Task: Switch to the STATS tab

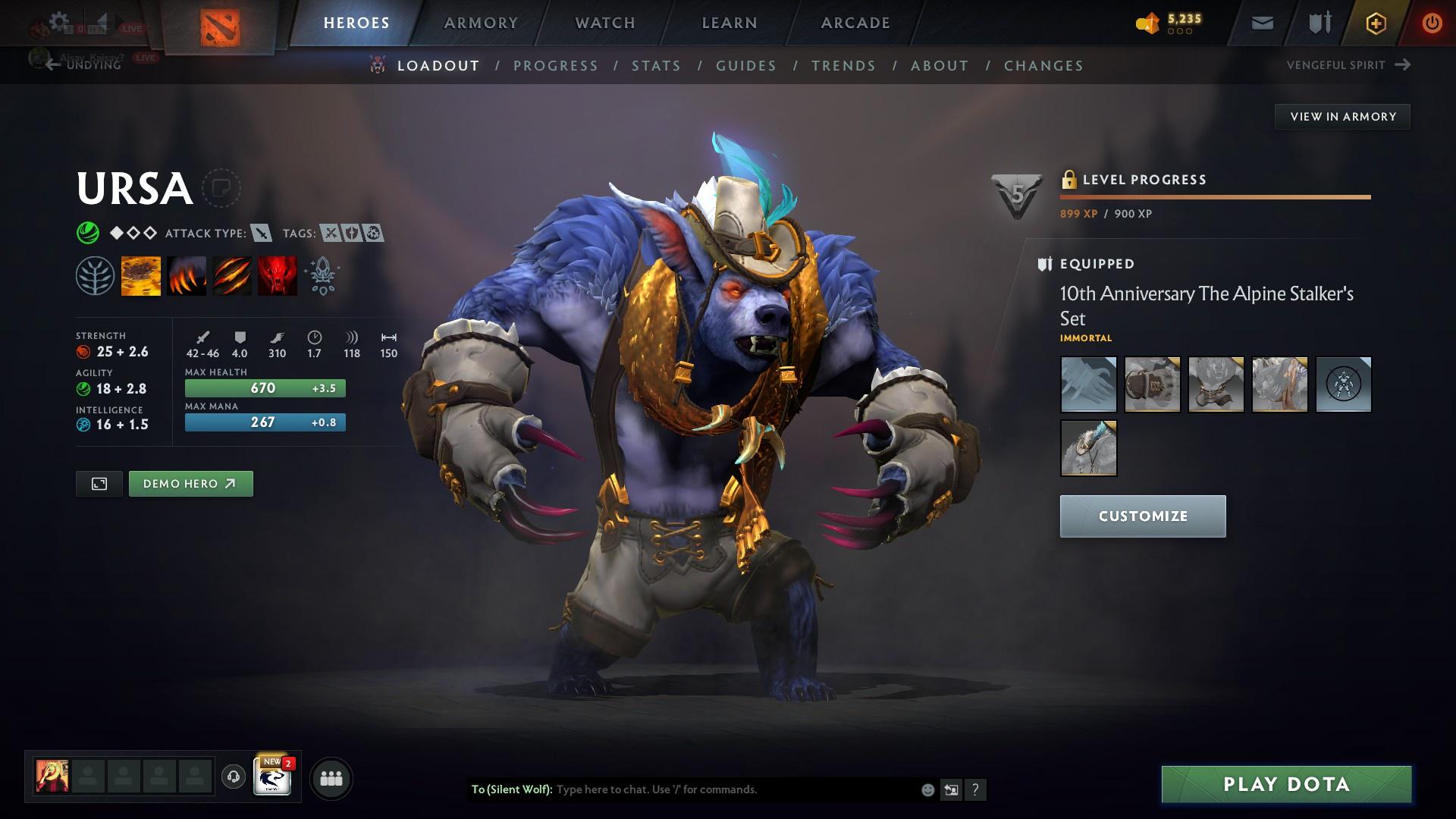Action: [x=657, y=67]
